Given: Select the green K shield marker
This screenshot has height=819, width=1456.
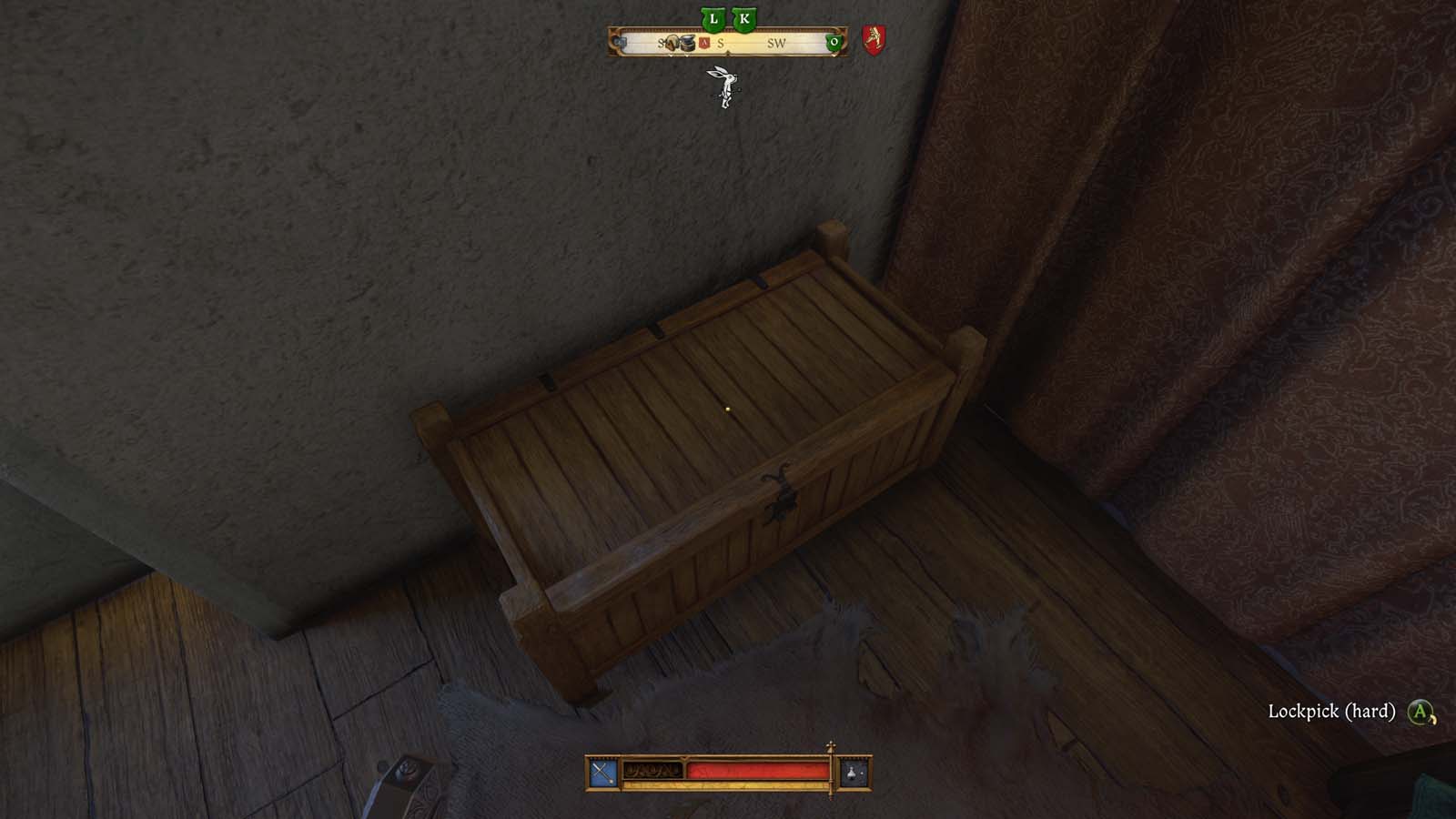Looking at the screenshot, I should [744, 18].
